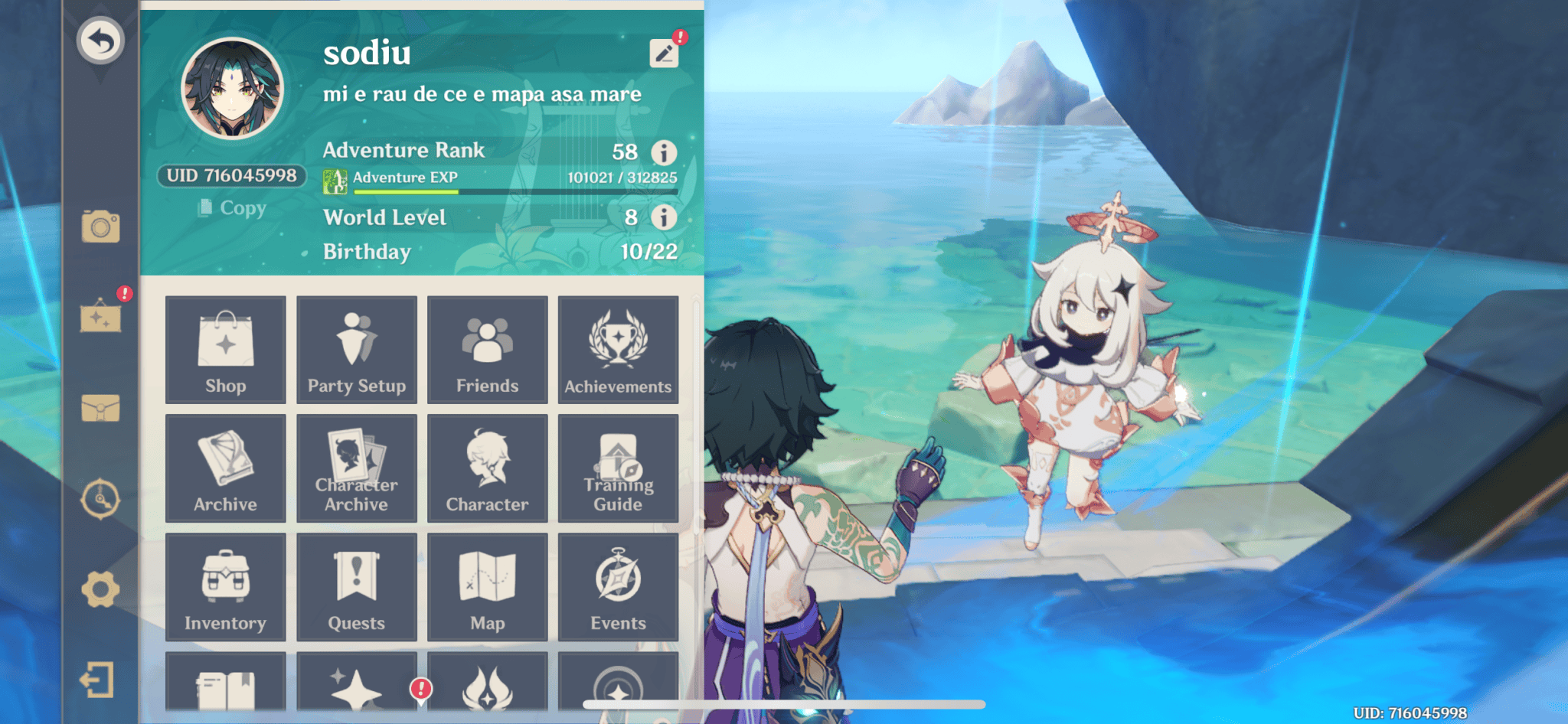Click the Adventure Rank info icon

(665, 152)
